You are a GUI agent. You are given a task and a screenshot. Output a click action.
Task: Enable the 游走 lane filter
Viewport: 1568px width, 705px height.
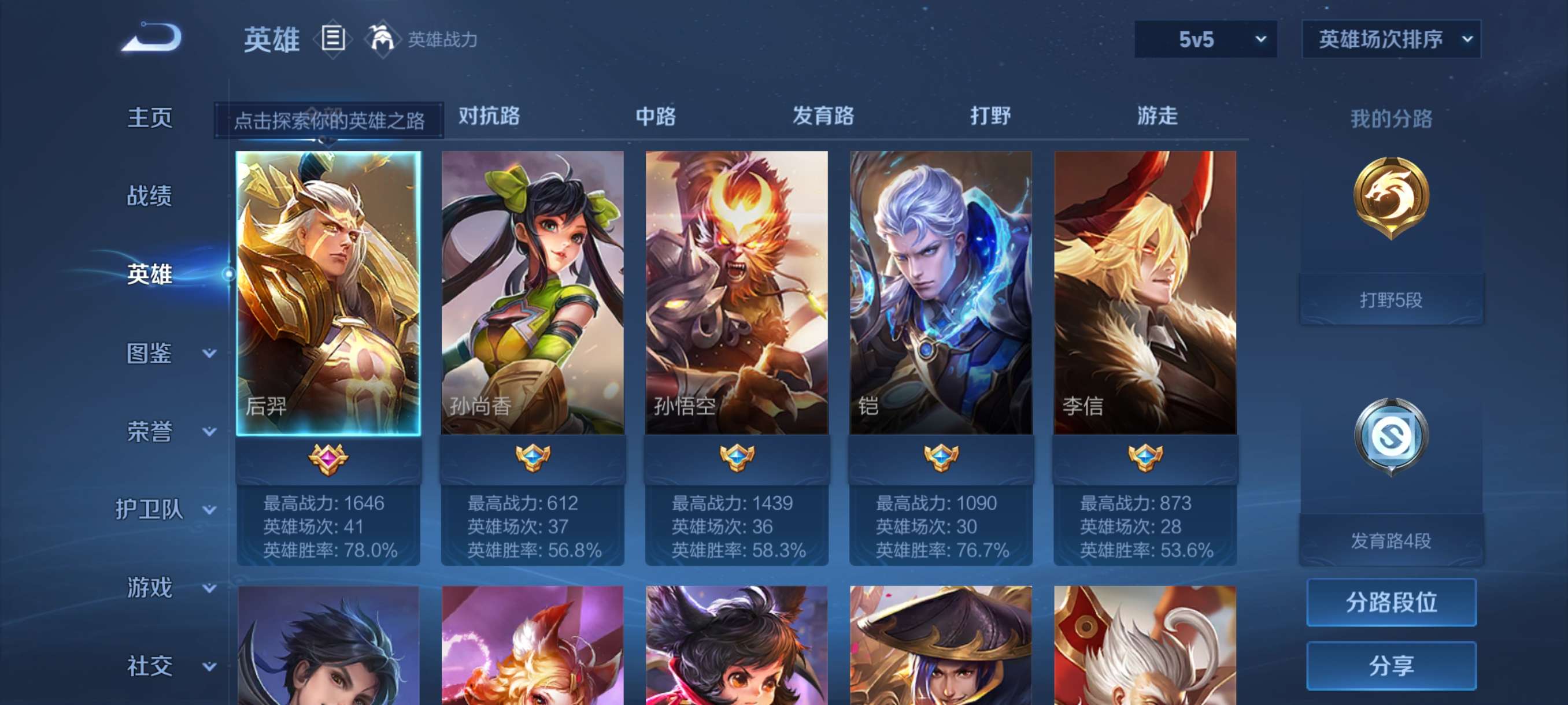tap(1157, 117)
